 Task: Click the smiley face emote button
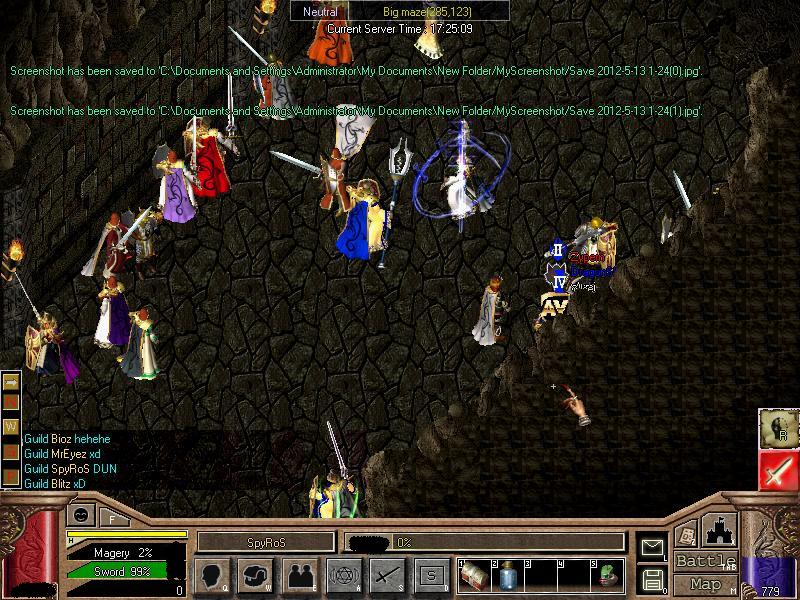pyautogui.click(x=80, y=517)
